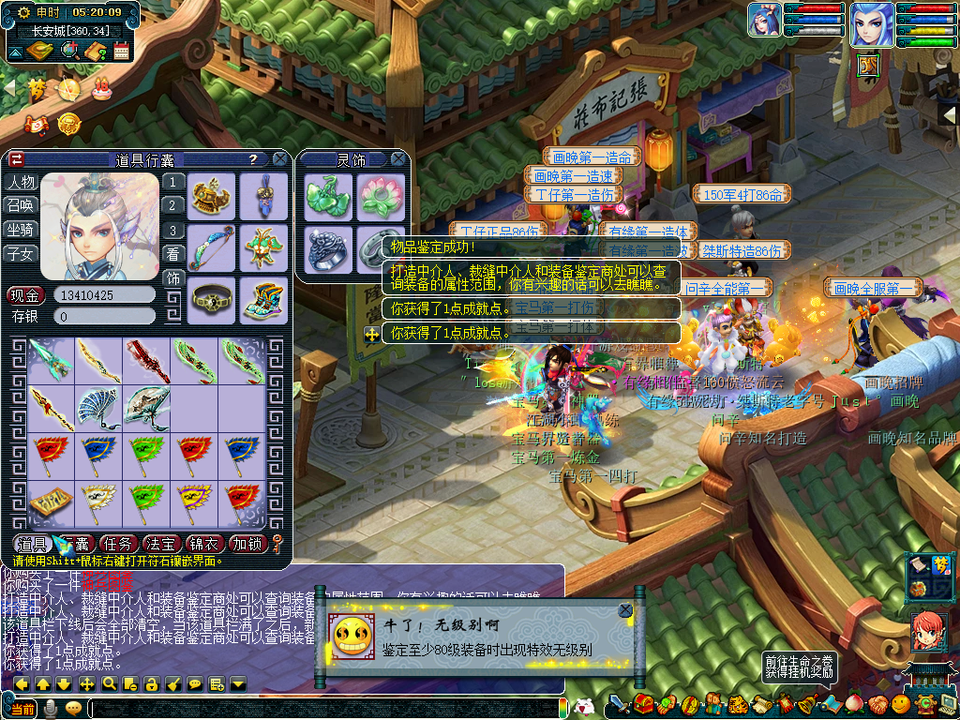Show the 子女 children tab
960x720 pixels.
point(21,254)
